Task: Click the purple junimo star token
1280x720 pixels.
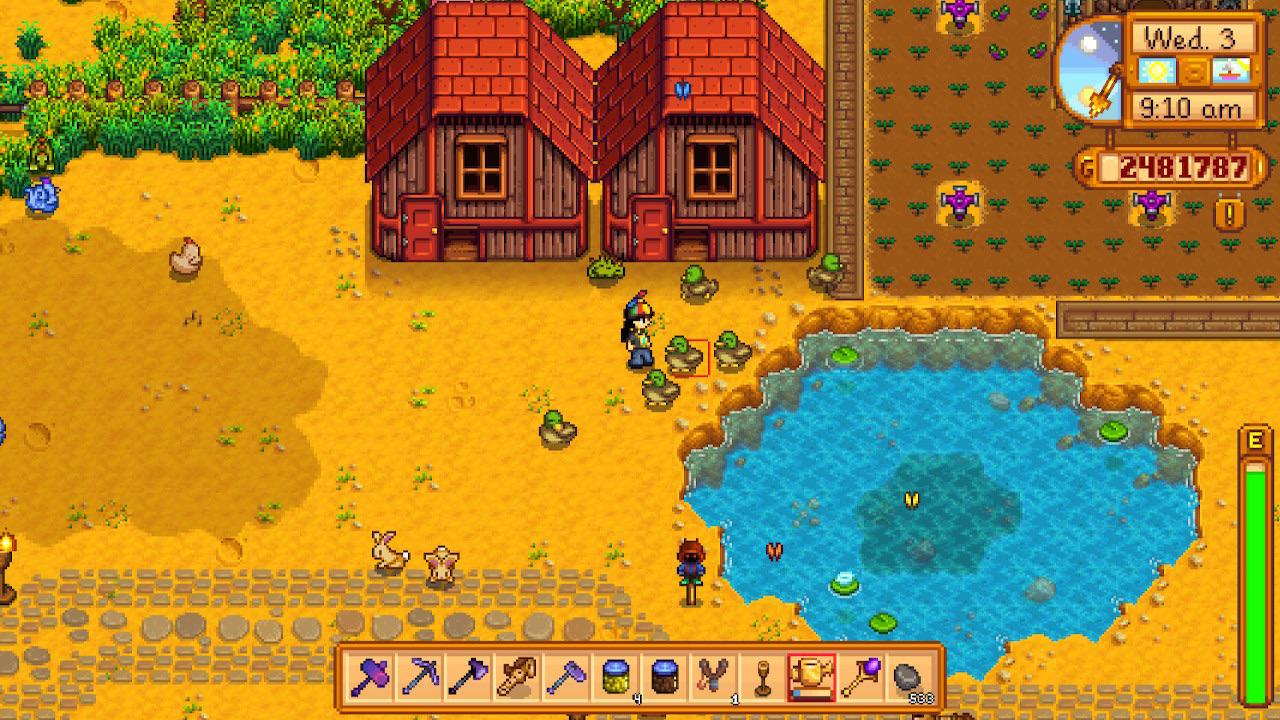Action: (x=1151, y=207)
